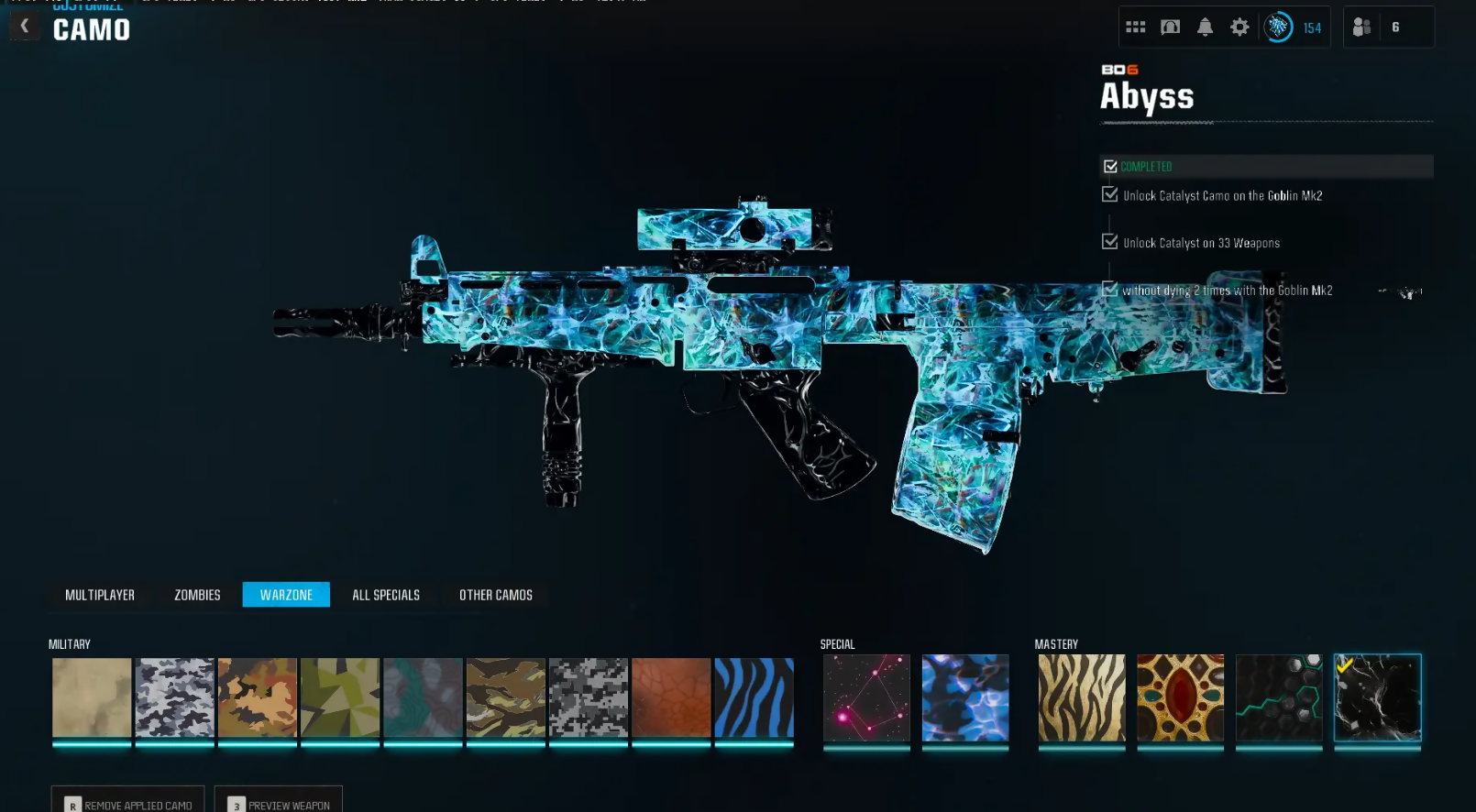Select the Warzone camo tab
The image size is (1476, 812).
pos(286,595)
